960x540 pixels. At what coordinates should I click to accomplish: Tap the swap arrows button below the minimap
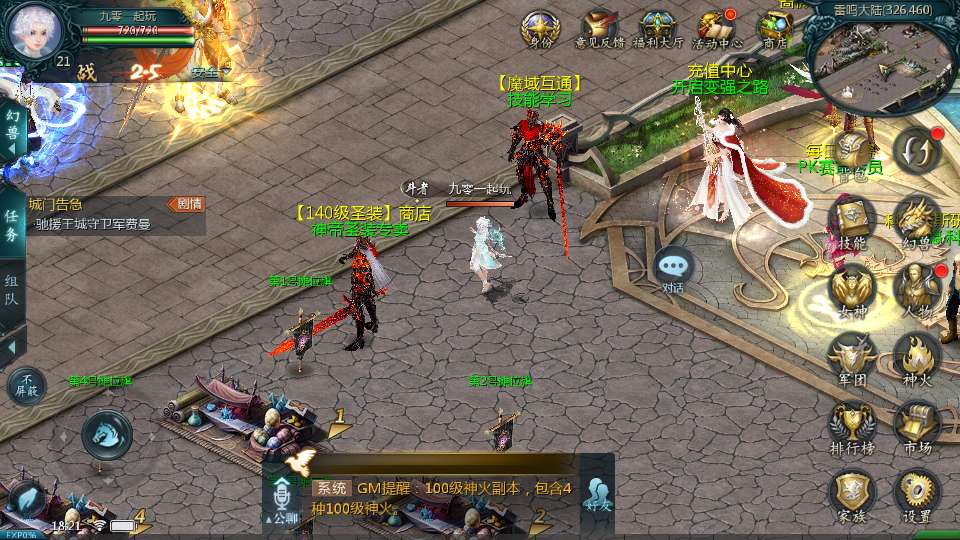(x=917, y=150)
